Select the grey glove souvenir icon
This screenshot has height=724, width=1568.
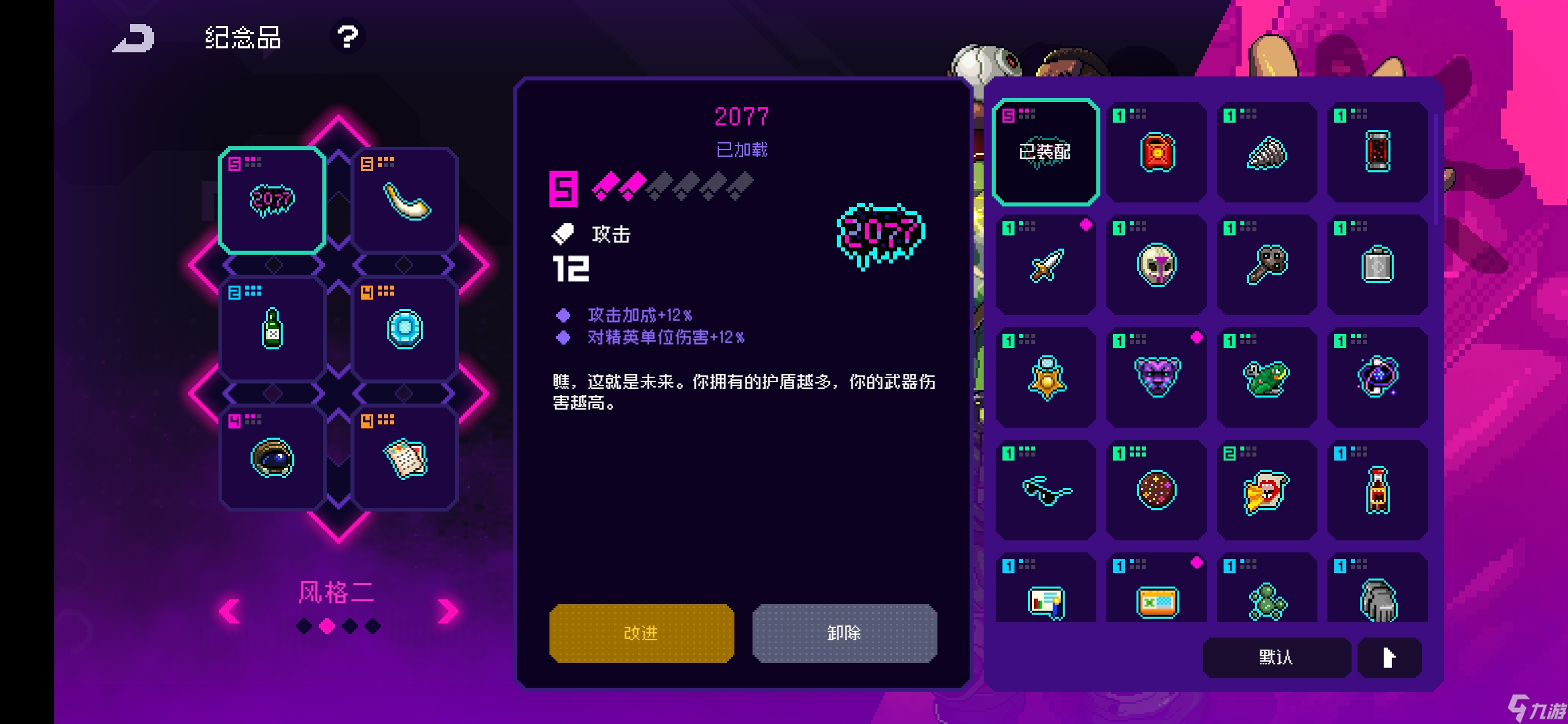pyautogui.click(x=1378, y=601)
